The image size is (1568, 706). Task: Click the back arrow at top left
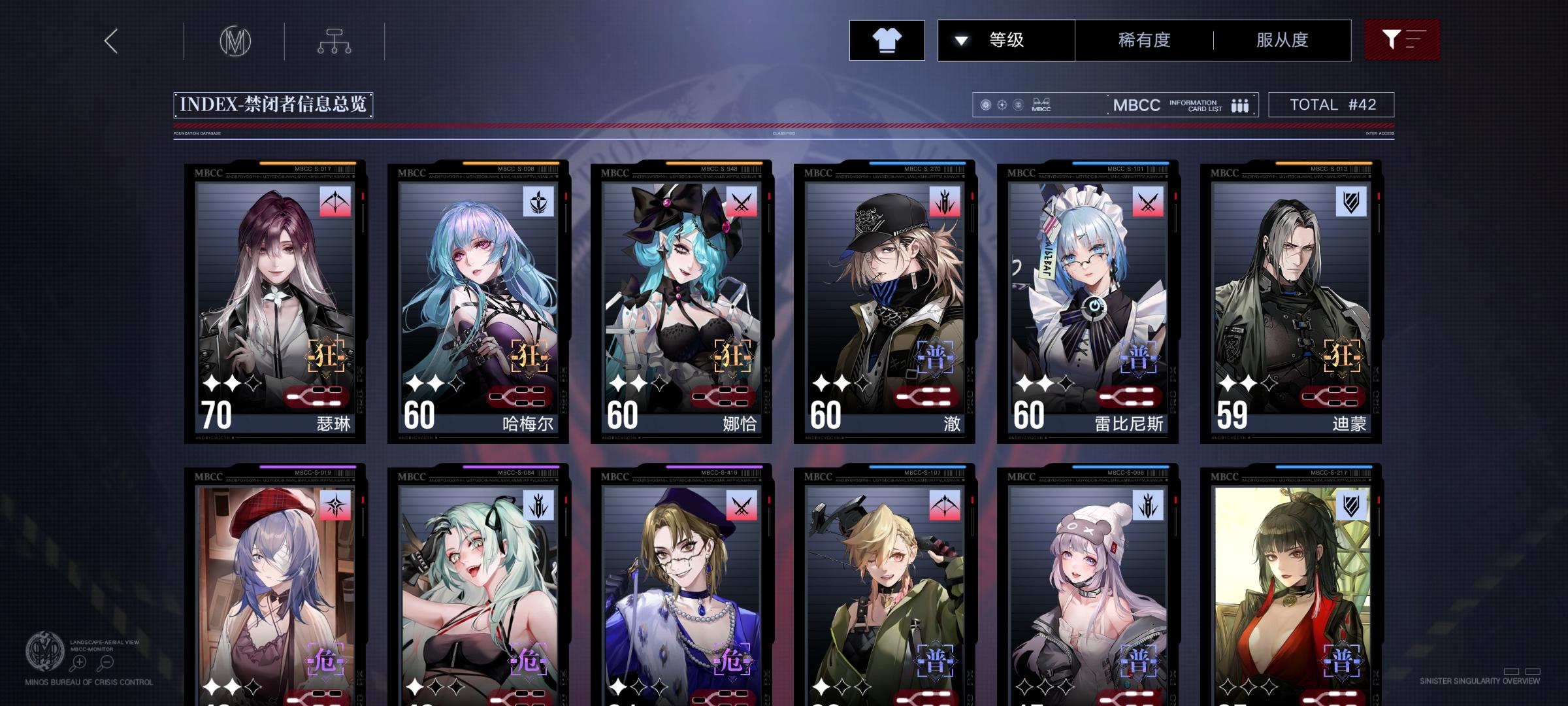tap(111, 41)
